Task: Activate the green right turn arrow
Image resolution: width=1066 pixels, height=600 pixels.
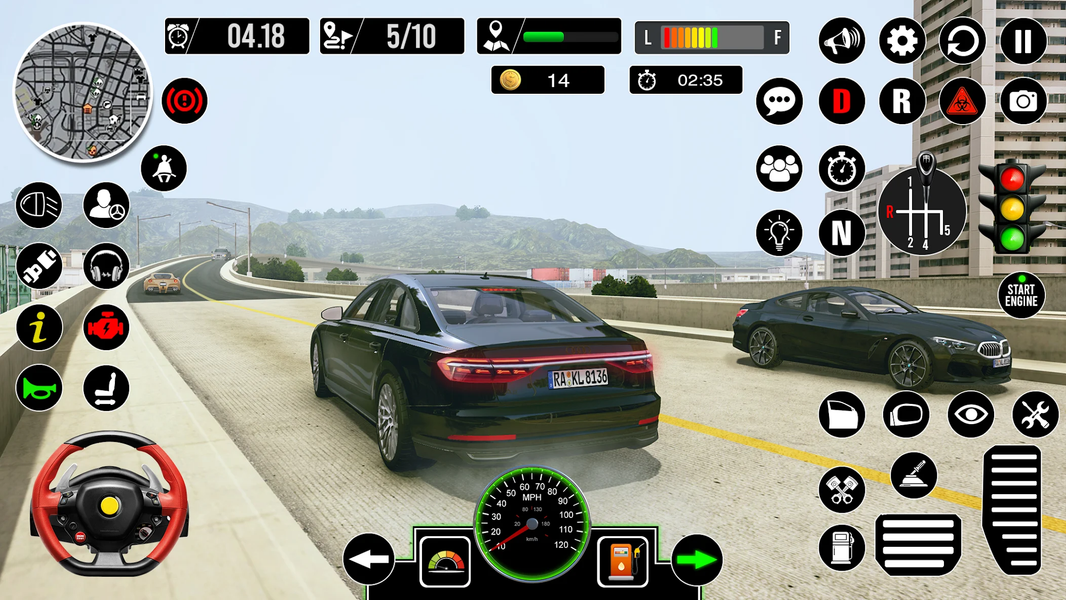Action: click(697, 560)
